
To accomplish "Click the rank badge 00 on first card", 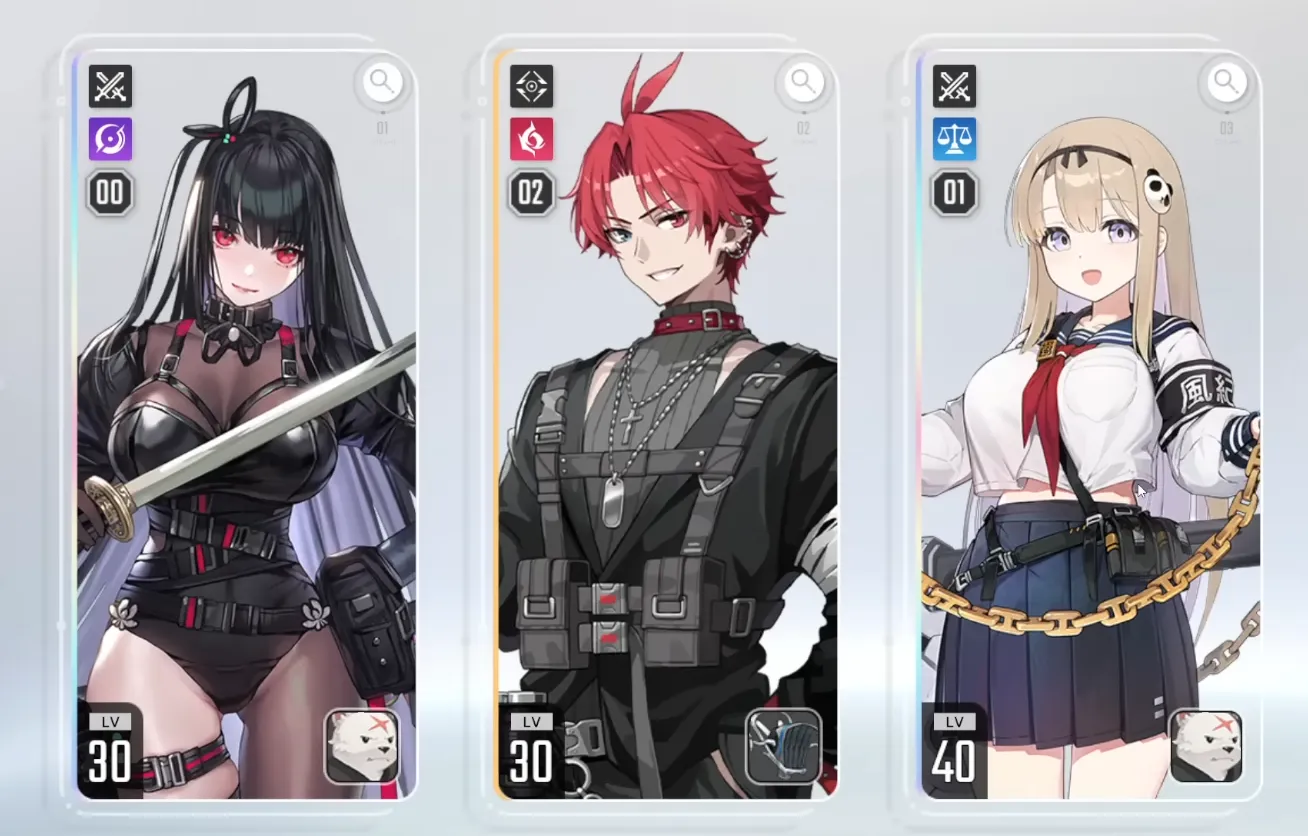I will pyautogui.click(x=110, y=192).
